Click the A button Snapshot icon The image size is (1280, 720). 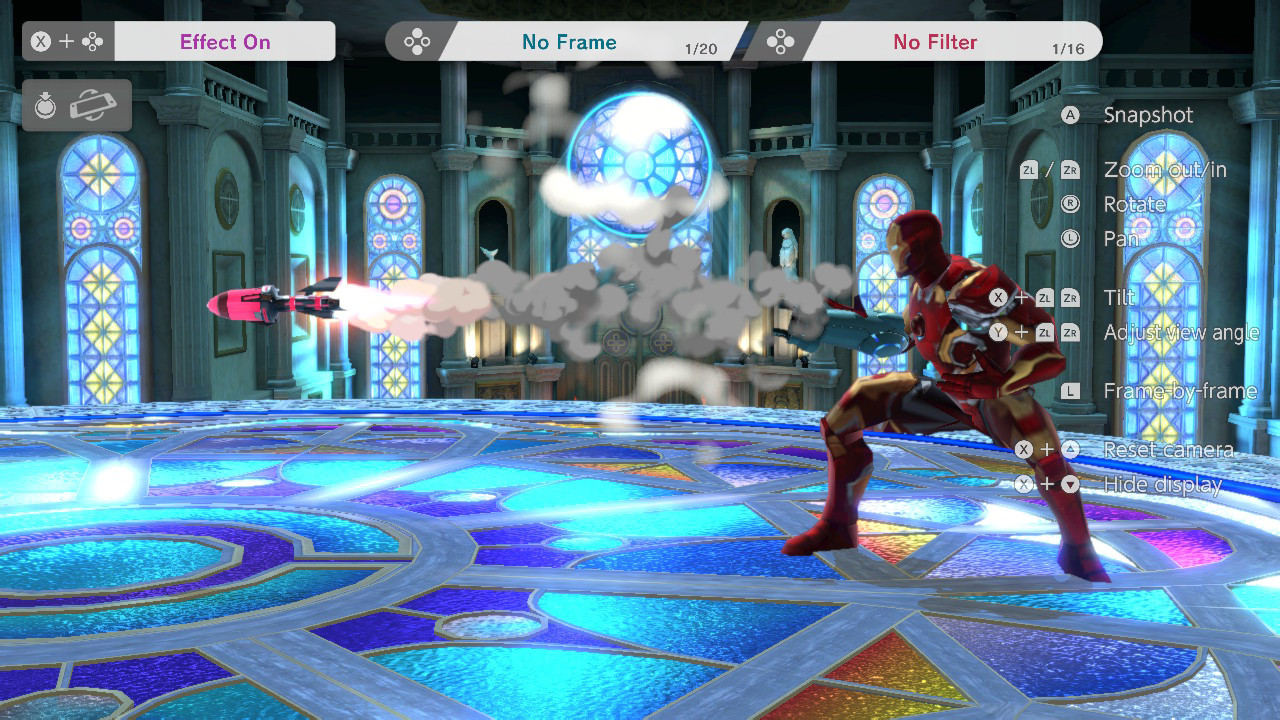(x=1071, y=115)
